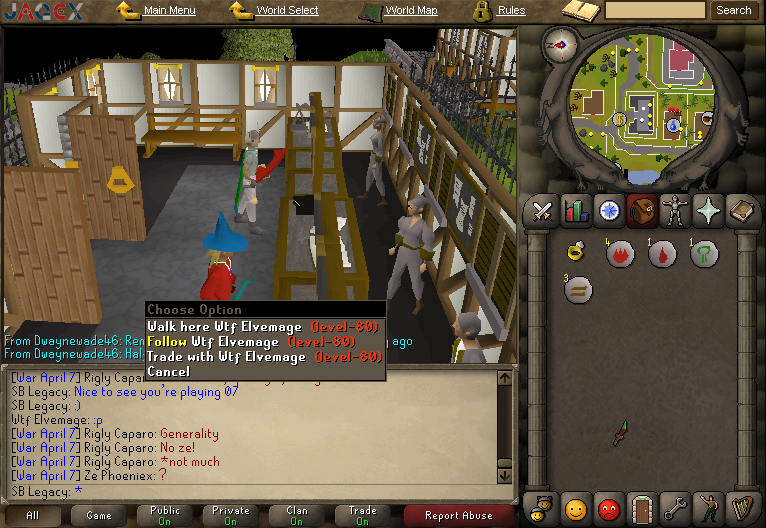The width and height of the screenshot is (766, 528).
Task: Select the dragon dagger in inventory
Action: [x=622, y=432]
